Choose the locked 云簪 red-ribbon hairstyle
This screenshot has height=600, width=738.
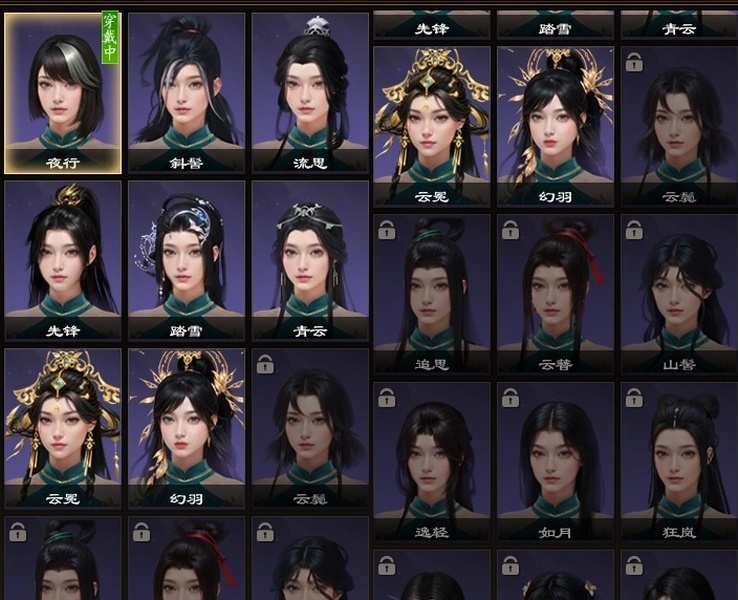coord(556,292)
